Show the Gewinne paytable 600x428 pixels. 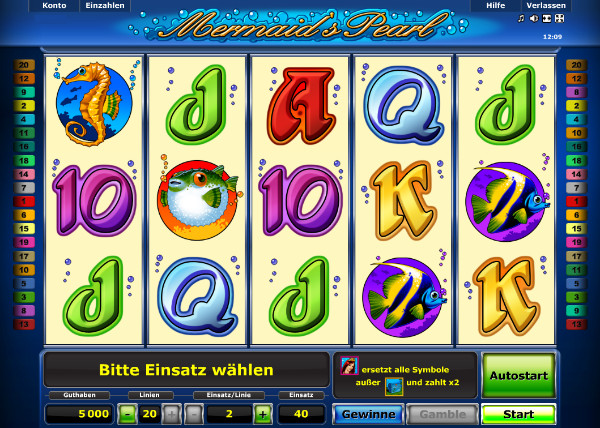(x=367, y=414)
